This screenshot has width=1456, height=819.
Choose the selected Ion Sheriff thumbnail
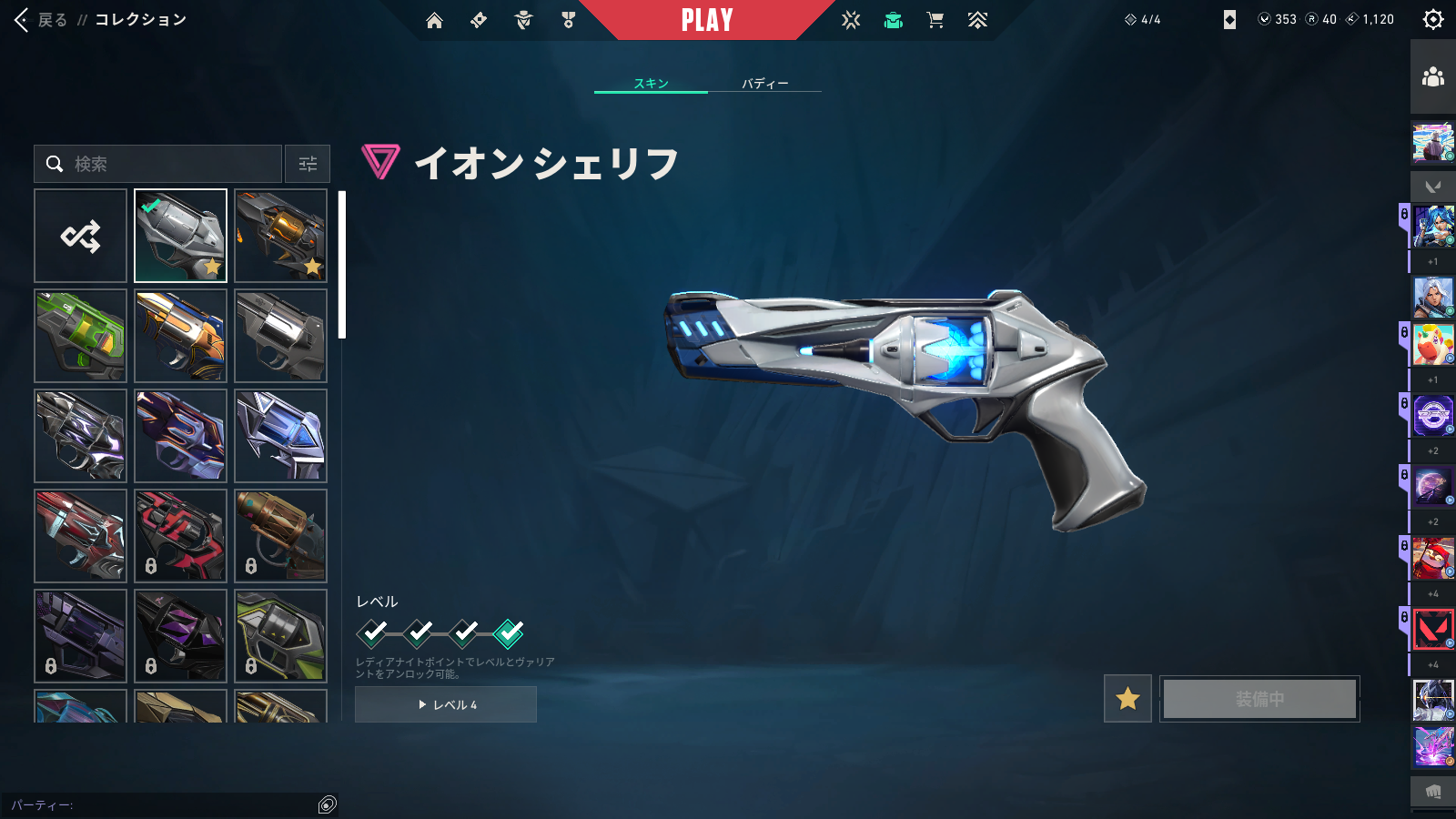(x=180, y=236)
